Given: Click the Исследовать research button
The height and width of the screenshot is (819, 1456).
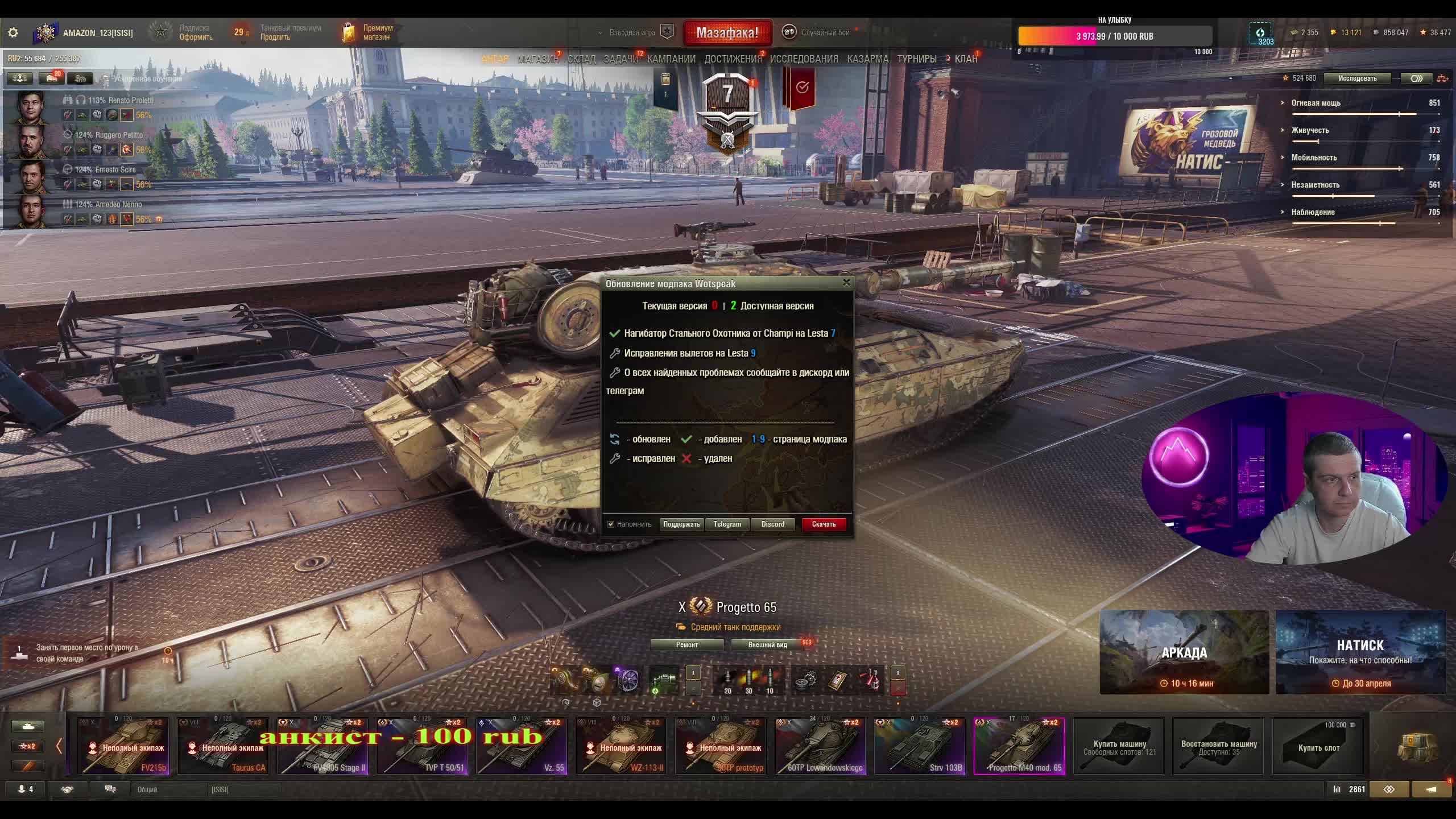Looking at the screenshot, I should (x=1357, y=78).
